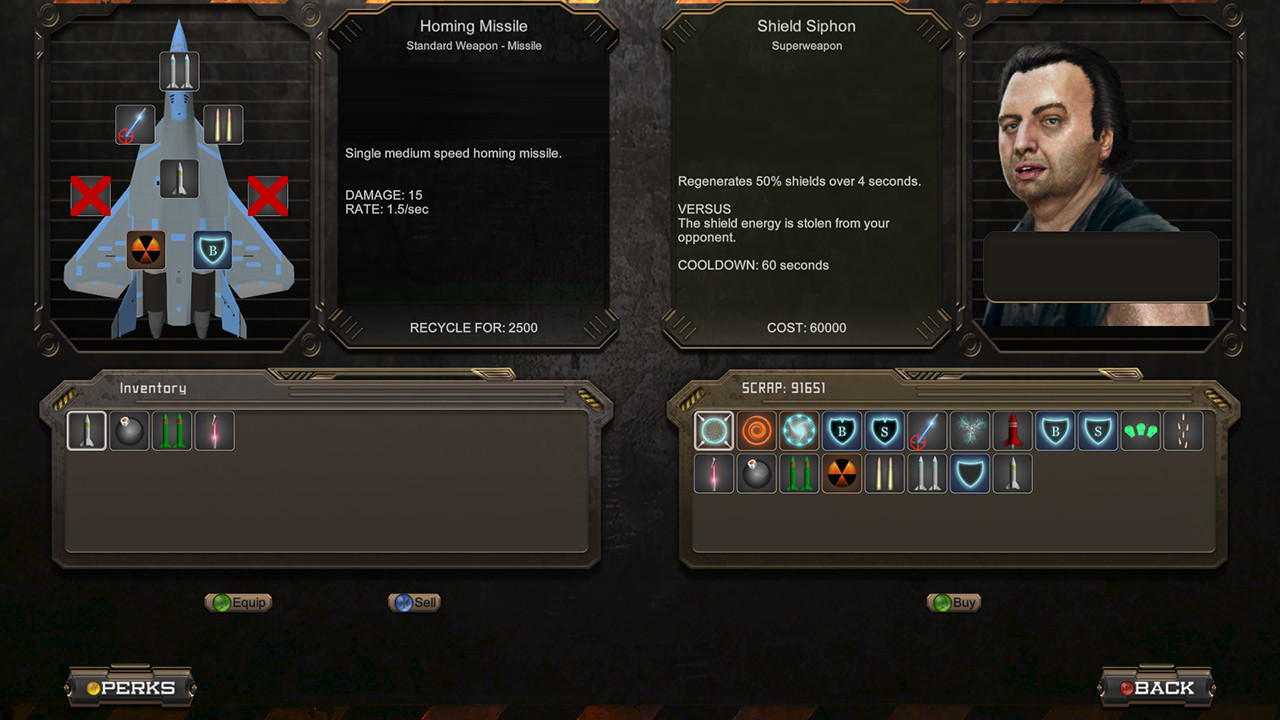Open the PERKS menu
Screen dimensions: 1280x720
(131, 688)
